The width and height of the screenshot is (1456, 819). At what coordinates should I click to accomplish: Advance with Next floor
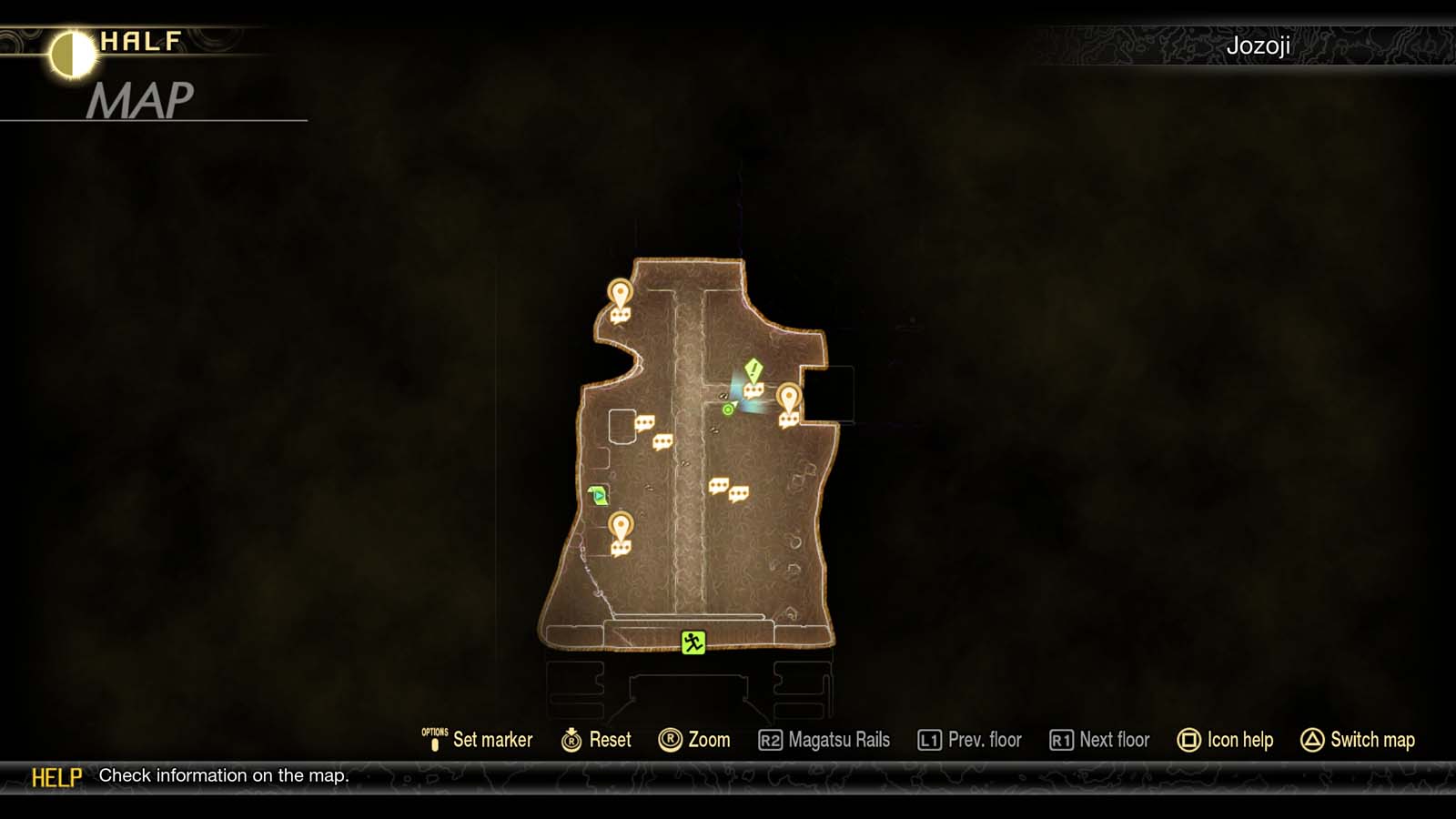(1101, 740)
